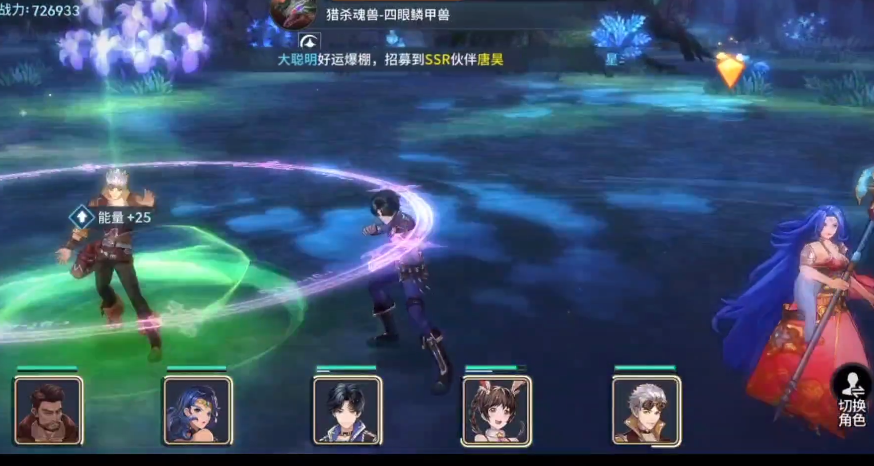Open the SSR recruitment announcement message
The width and height of the screenshot is (874, 466).
pyautogui.click(x=390, y=60)
